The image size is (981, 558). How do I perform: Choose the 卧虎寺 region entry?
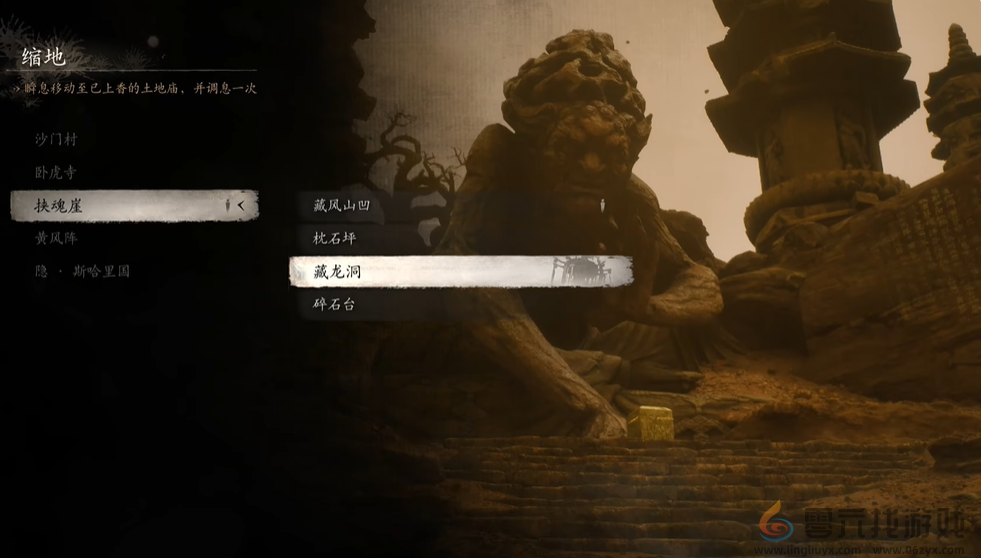56,172
